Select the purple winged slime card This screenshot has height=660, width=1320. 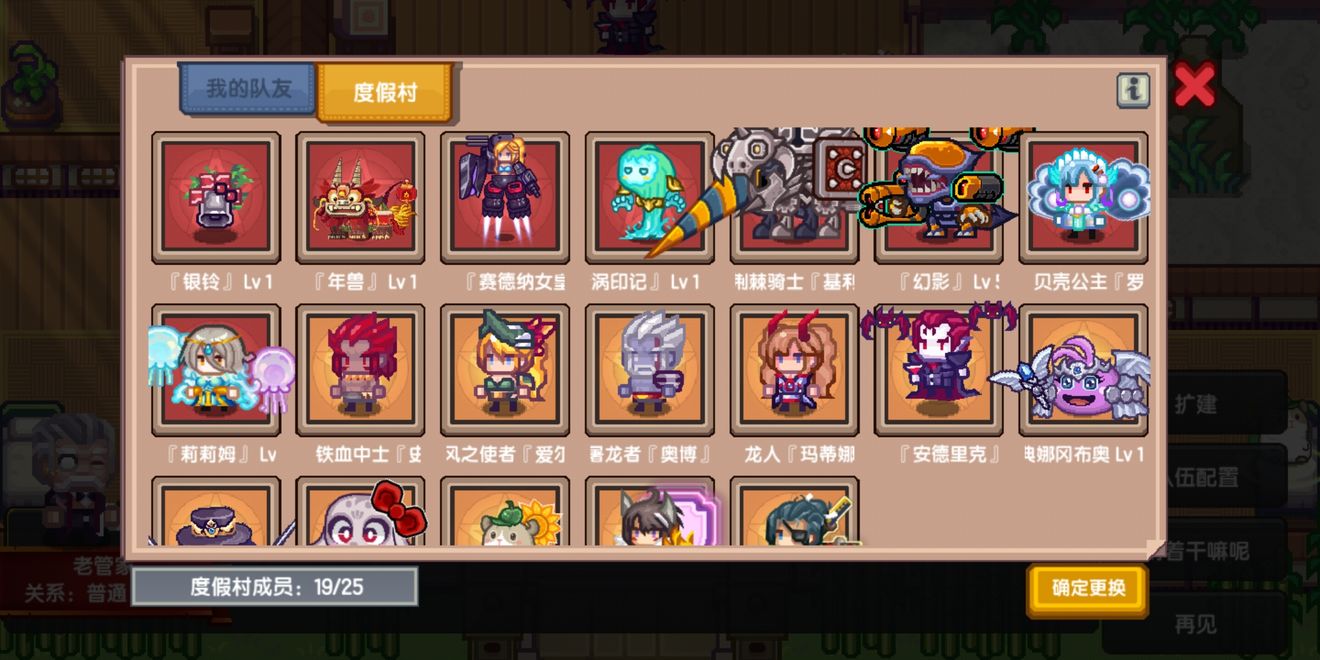1083,370
